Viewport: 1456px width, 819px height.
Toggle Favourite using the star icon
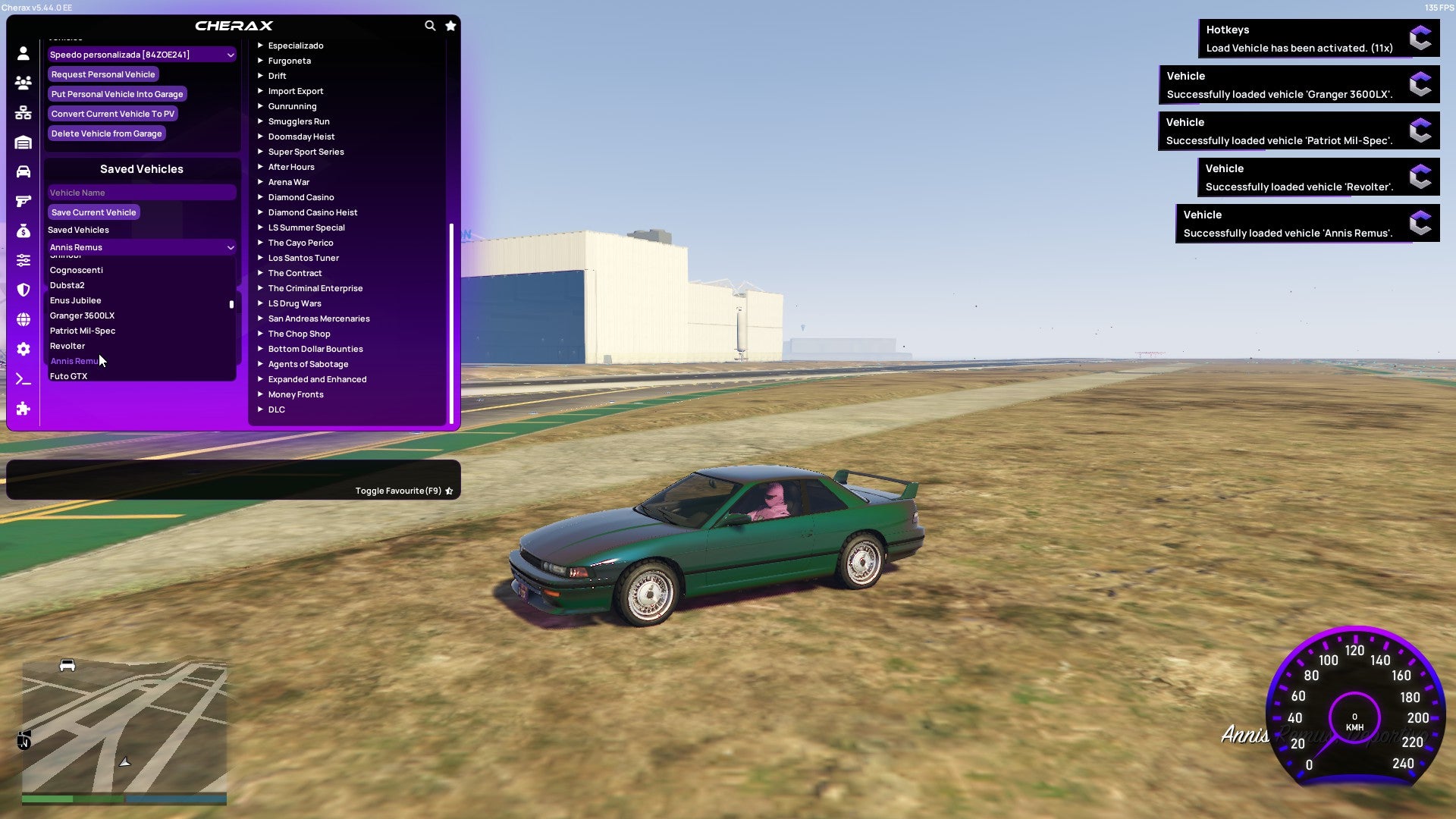point(449,491)
